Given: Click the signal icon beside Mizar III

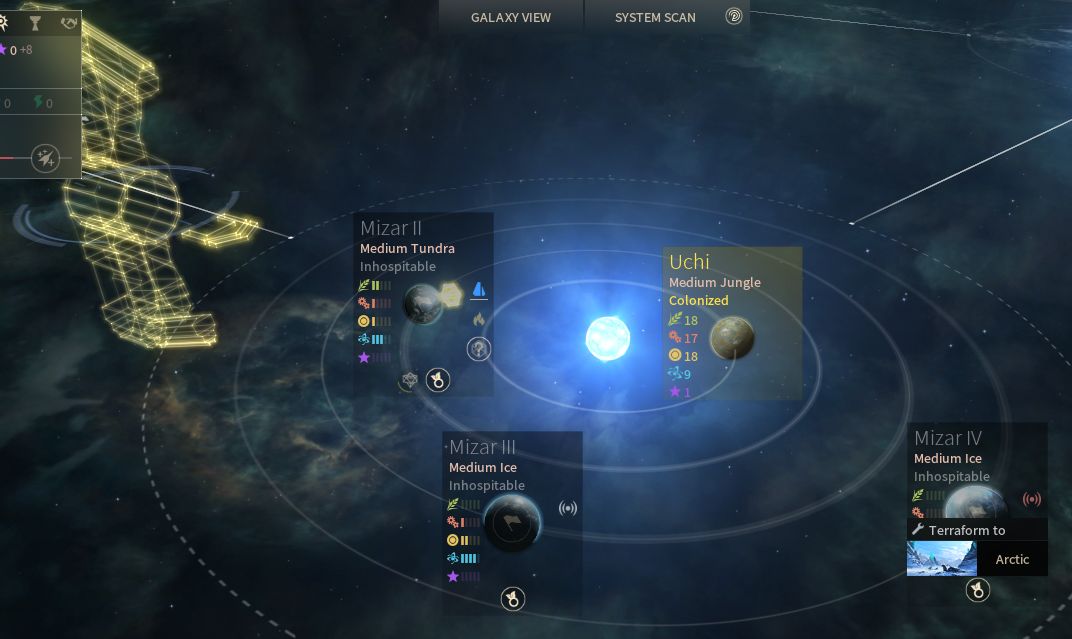Looking at the screenshot, I should pyautogui.click(x=568, y=508).
